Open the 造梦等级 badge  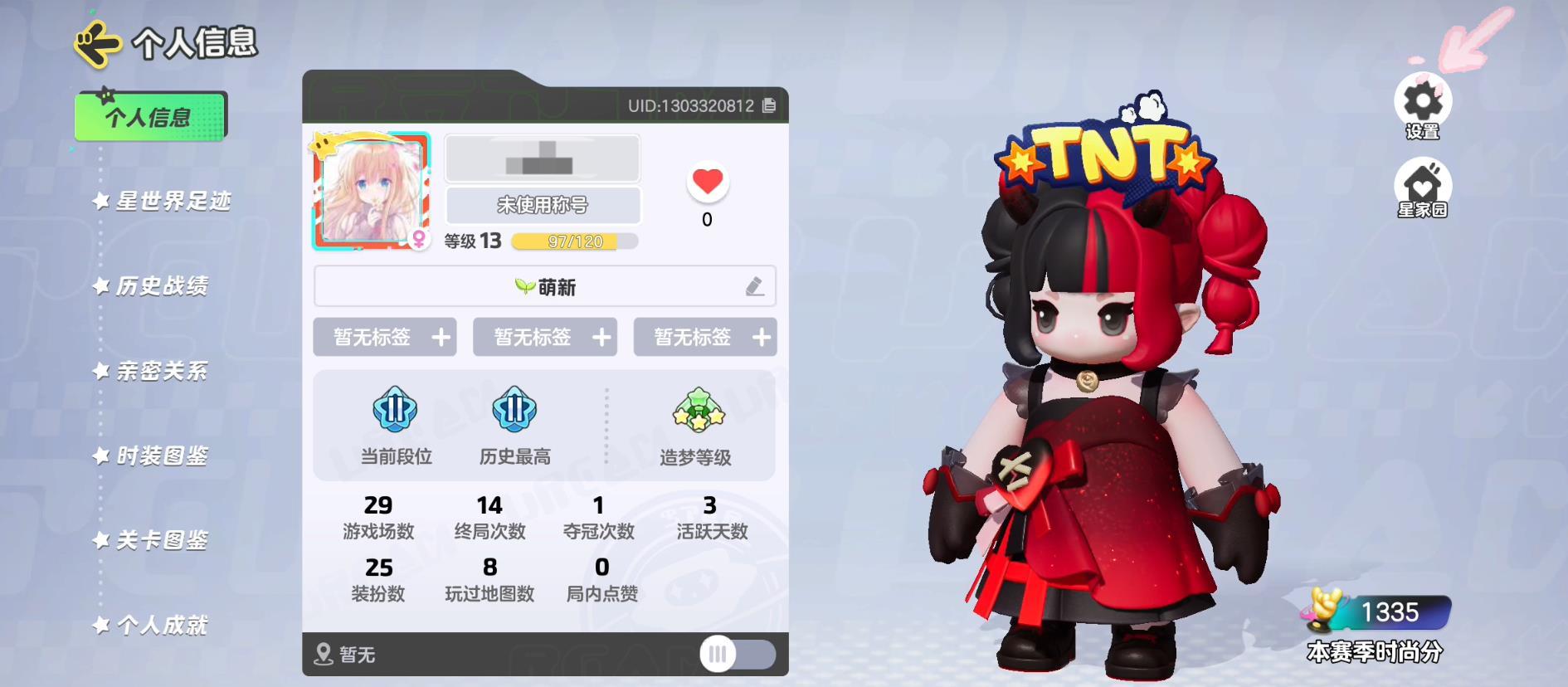698,411
